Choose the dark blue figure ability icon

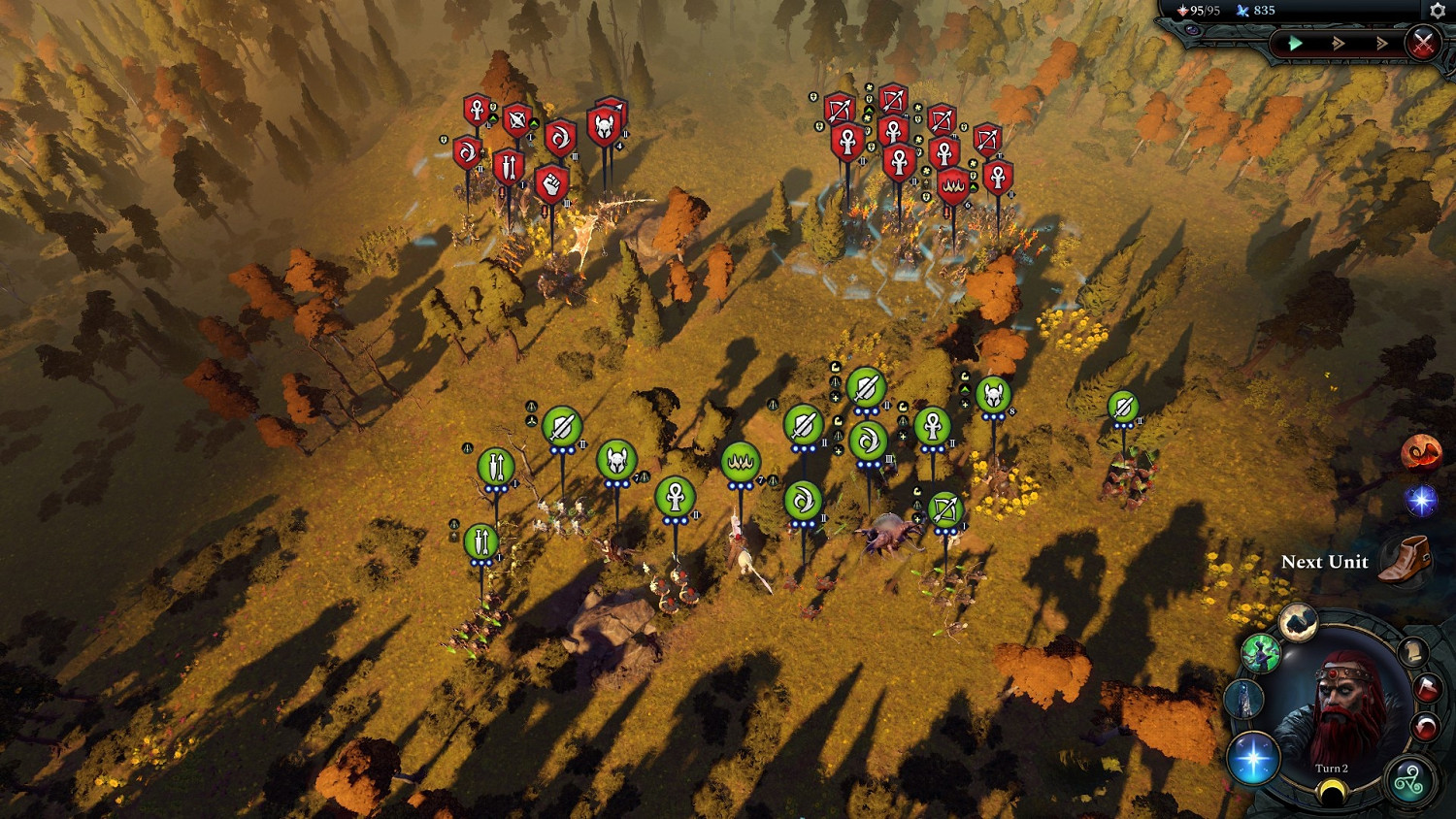pos(1244,699)
